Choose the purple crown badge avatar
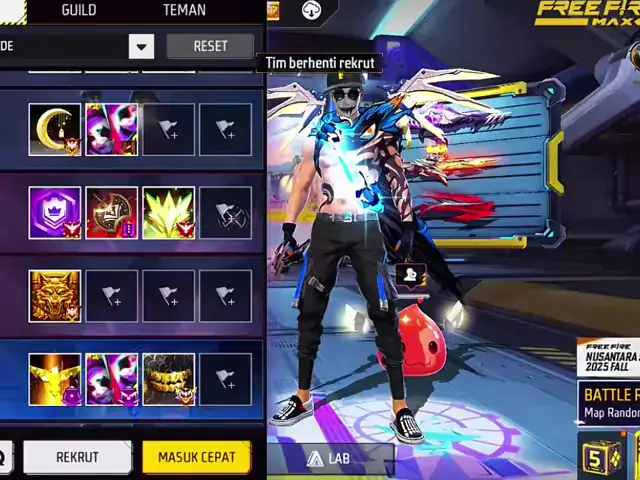Image resolution: width=640 pixels, height=480 pixels. tap(55, 213)
